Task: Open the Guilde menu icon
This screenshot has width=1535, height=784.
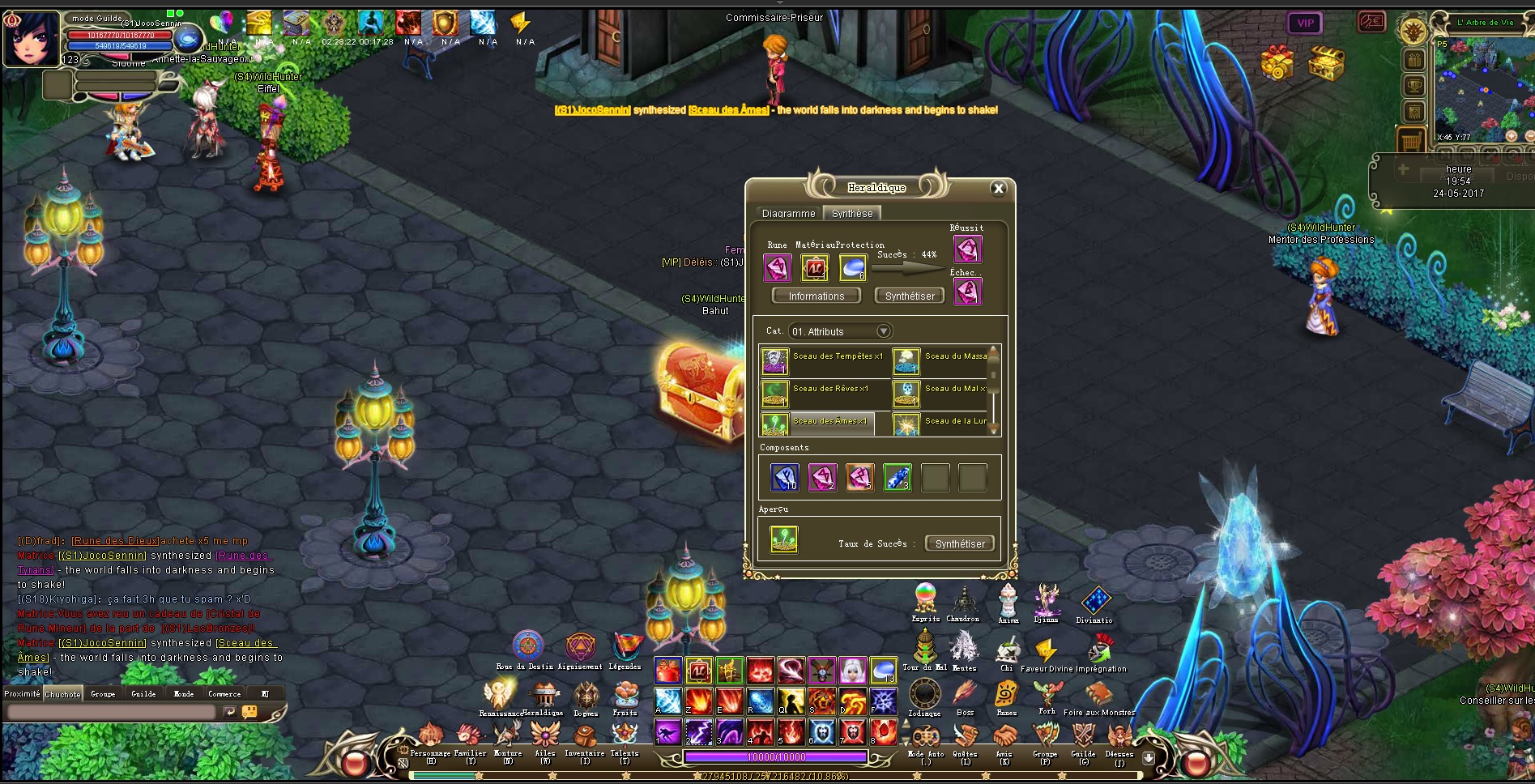Action: [1083, 736]
